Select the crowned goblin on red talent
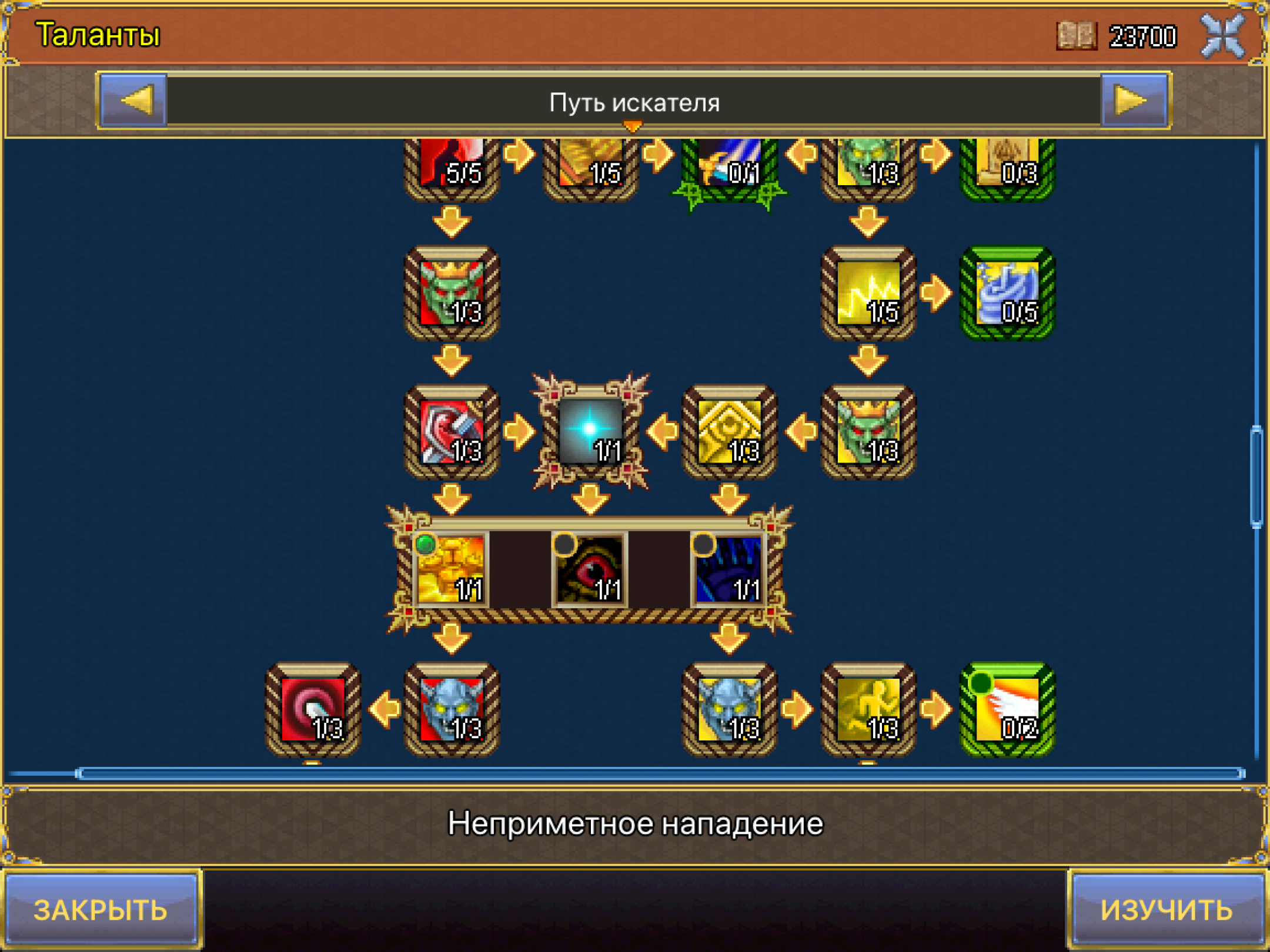Screen dimensions: 1270x952 point(451,292)
